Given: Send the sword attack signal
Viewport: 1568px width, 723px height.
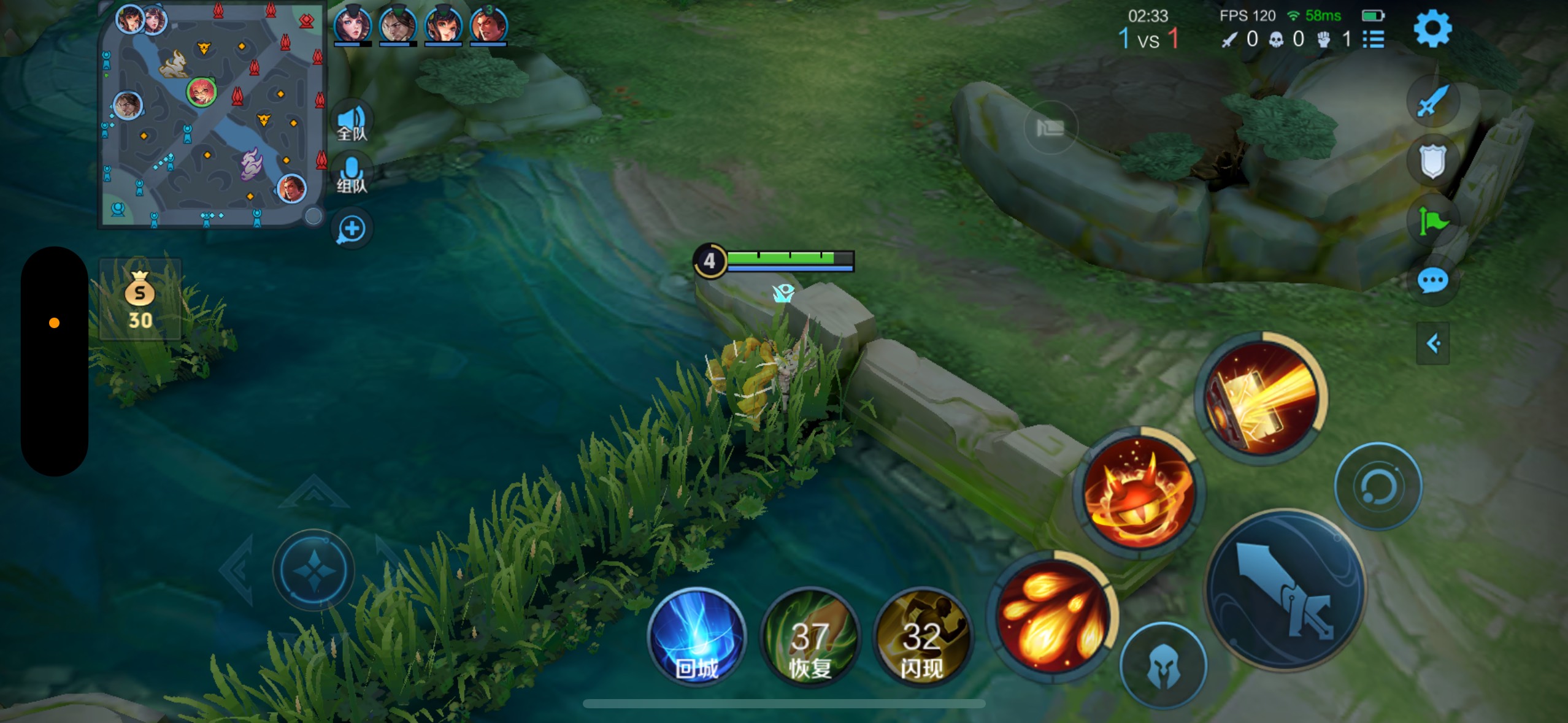Looking at the screenshot, I should pos(1432,101).
